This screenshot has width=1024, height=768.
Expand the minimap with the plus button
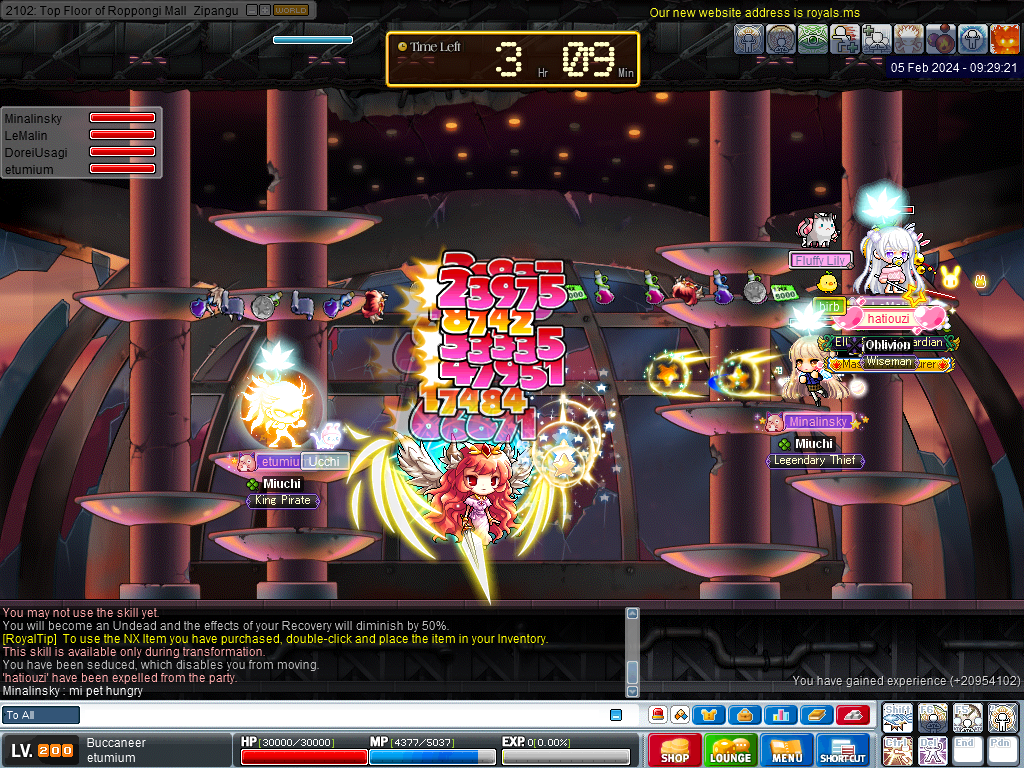(x=265, y=10)
